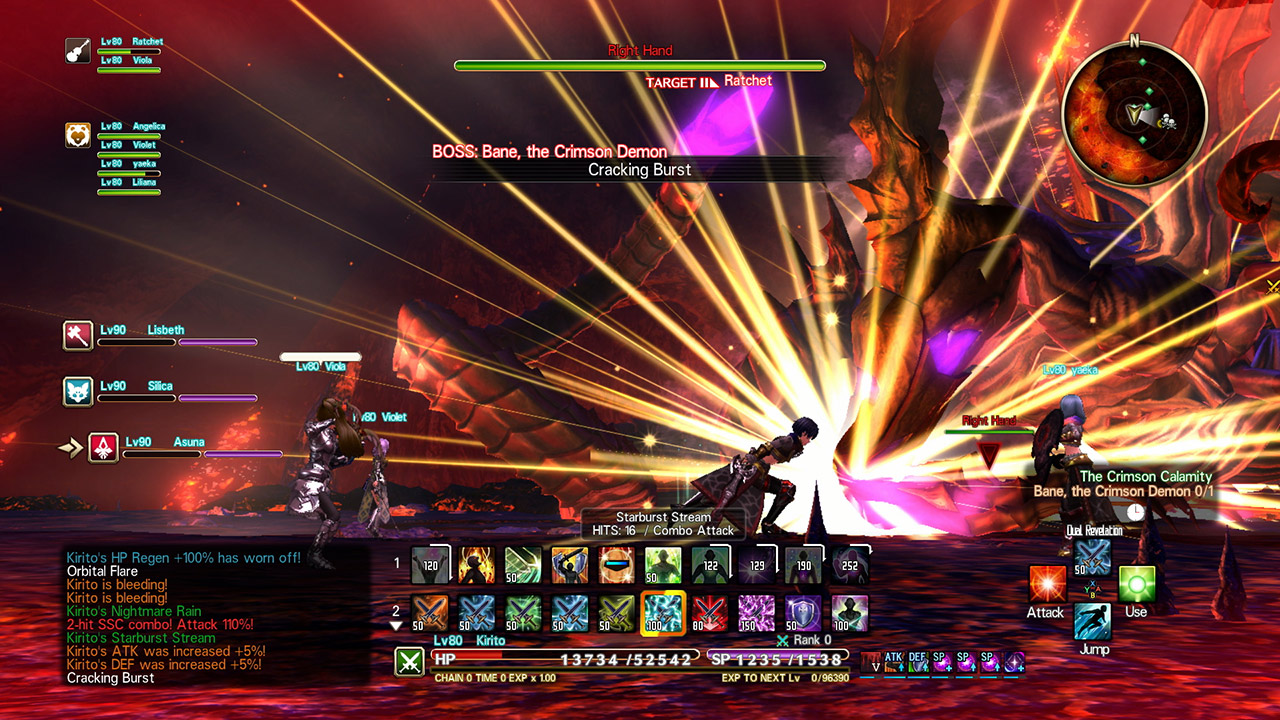Click the Right Hand boss HP bar

pyautogui.click(x=640, y=64)
